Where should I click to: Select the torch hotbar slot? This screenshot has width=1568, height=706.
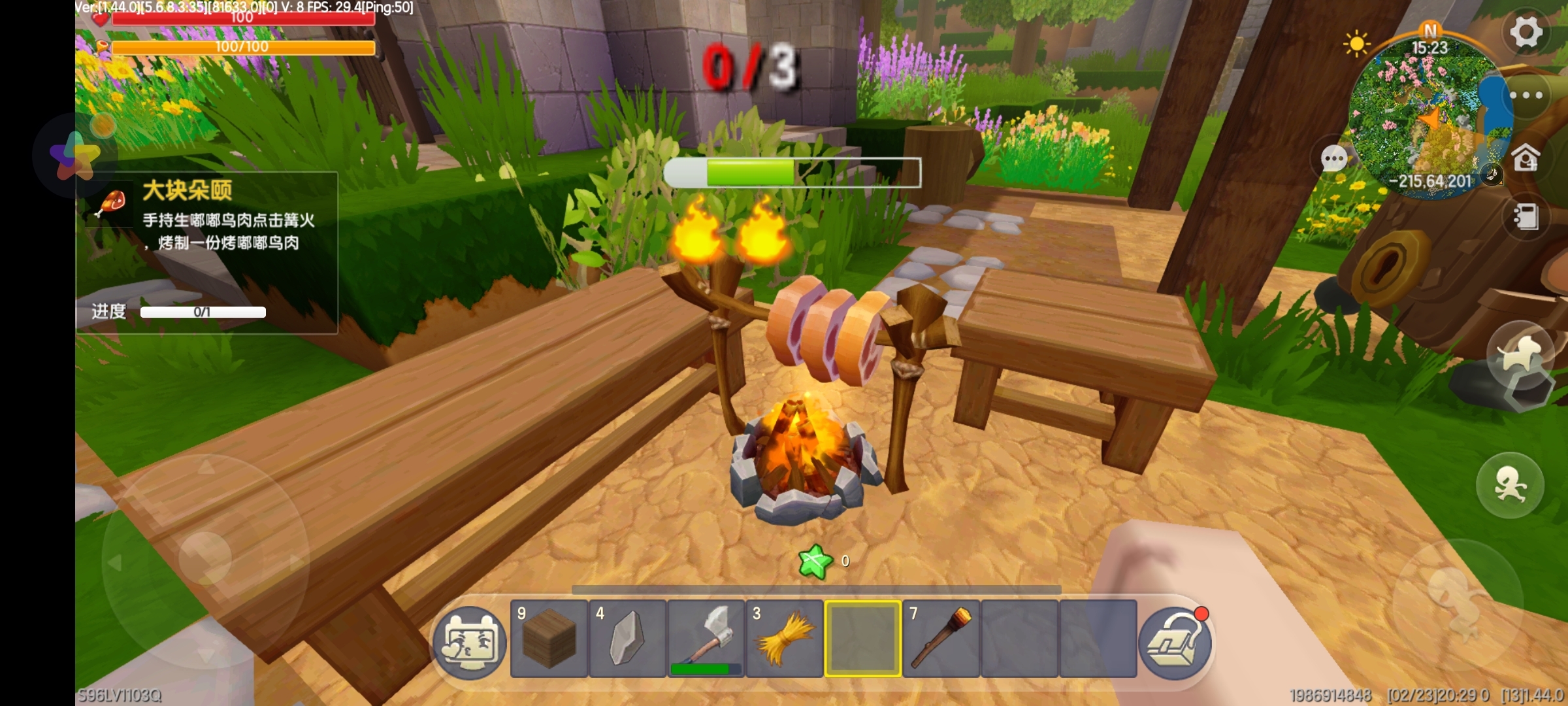(941, 639)
